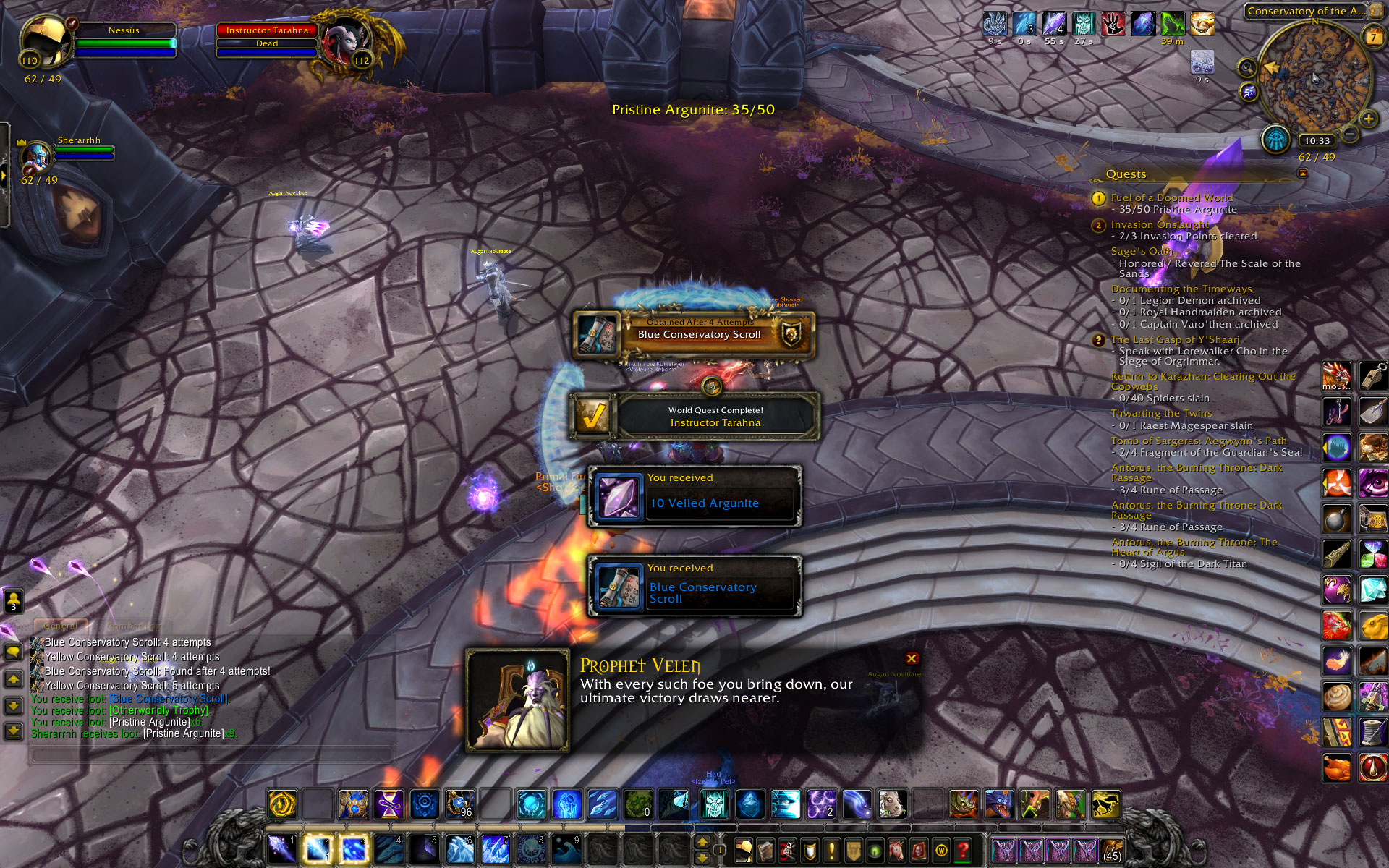Collapse the Quests tracker panel
Viewport: 1389px width, 868px height.
[x=1303, y=174]
